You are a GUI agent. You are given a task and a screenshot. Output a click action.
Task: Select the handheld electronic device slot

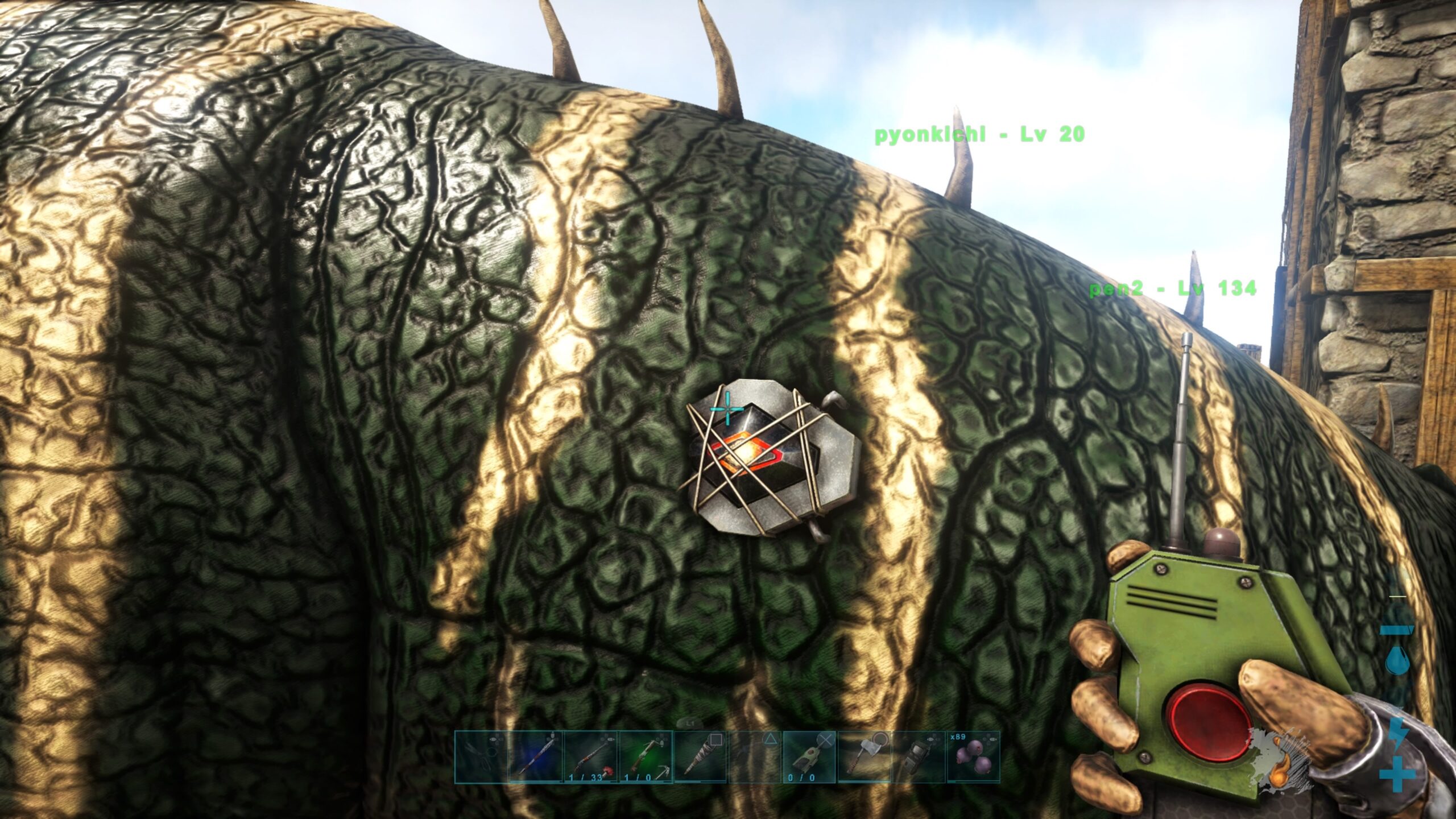pyautogui.click(x=918, y=758)
